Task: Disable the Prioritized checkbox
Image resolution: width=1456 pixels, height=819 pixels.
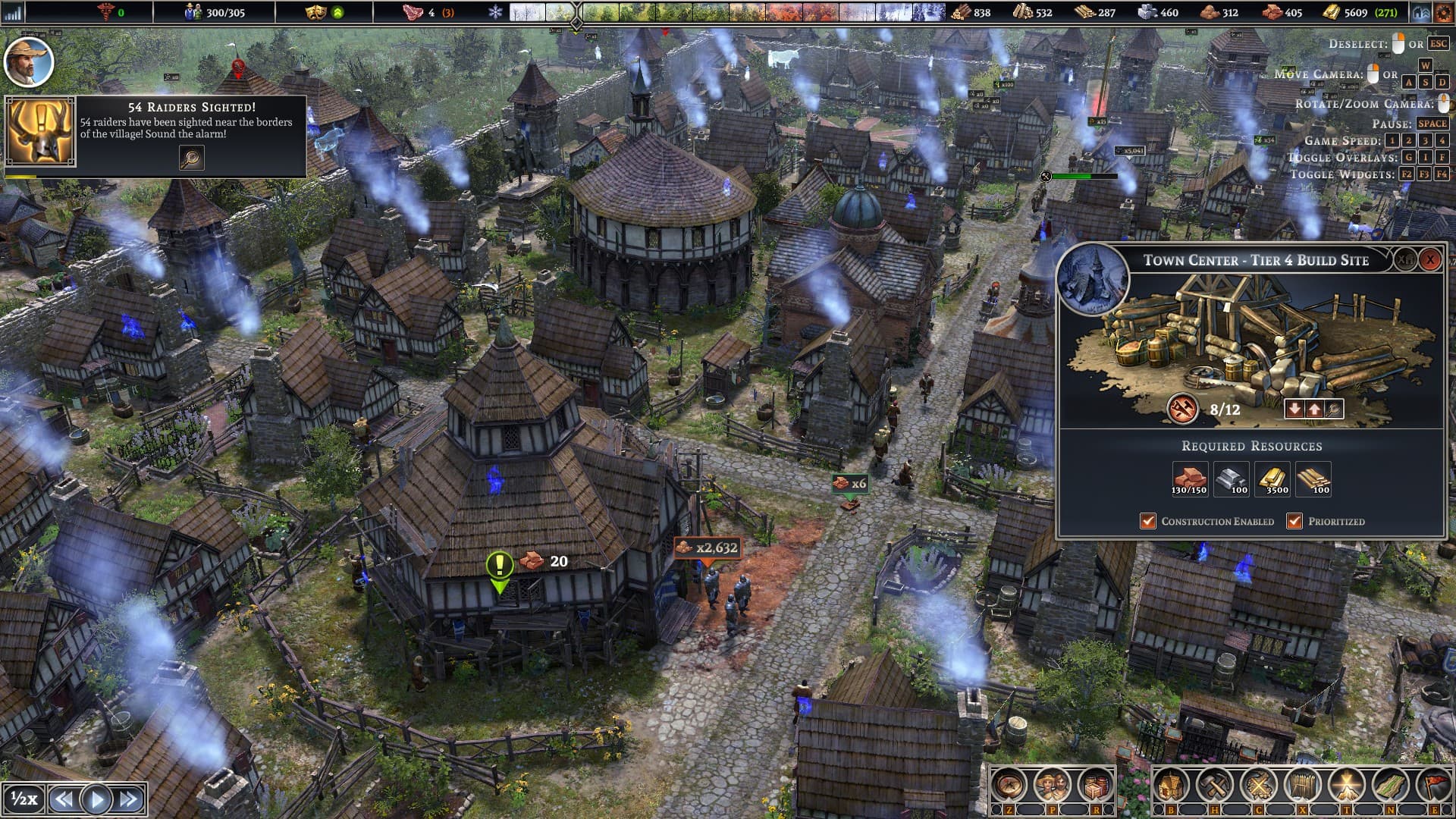Action: click(1294, 521)
